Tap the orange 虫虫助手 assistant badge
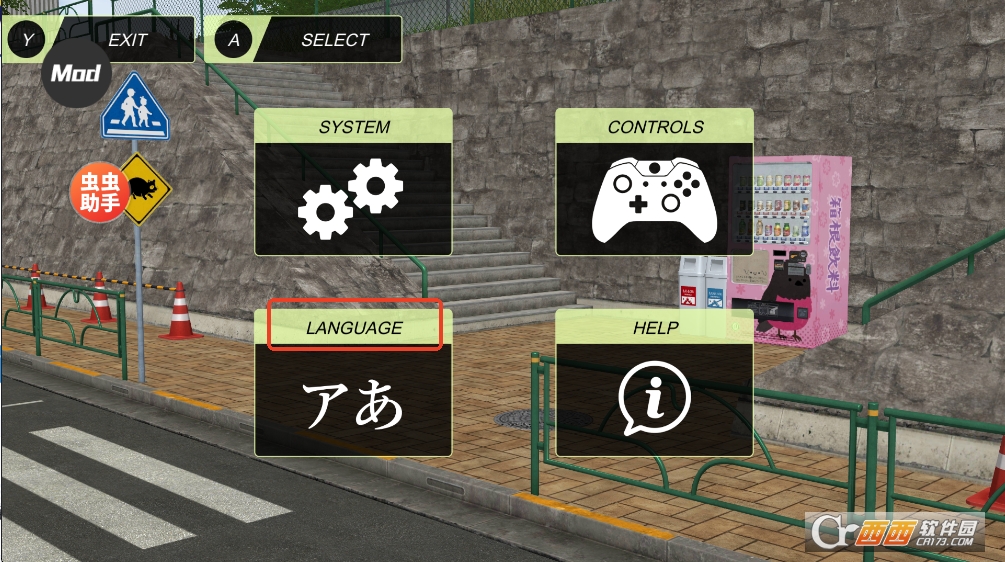 (98, 191)
